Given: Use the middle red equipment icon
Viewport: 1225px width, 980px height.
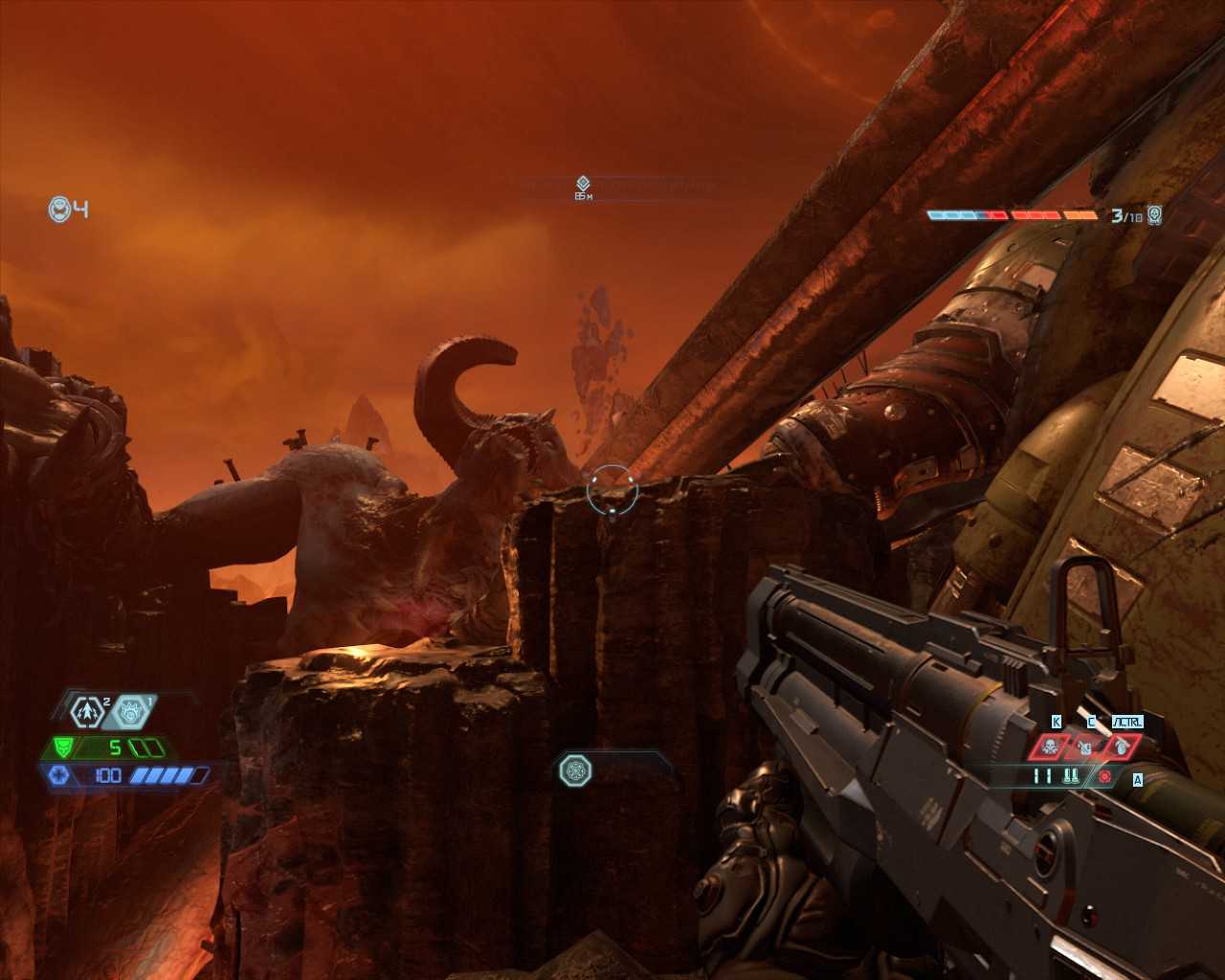Looking at the screenshot, I should [1084, 746].
